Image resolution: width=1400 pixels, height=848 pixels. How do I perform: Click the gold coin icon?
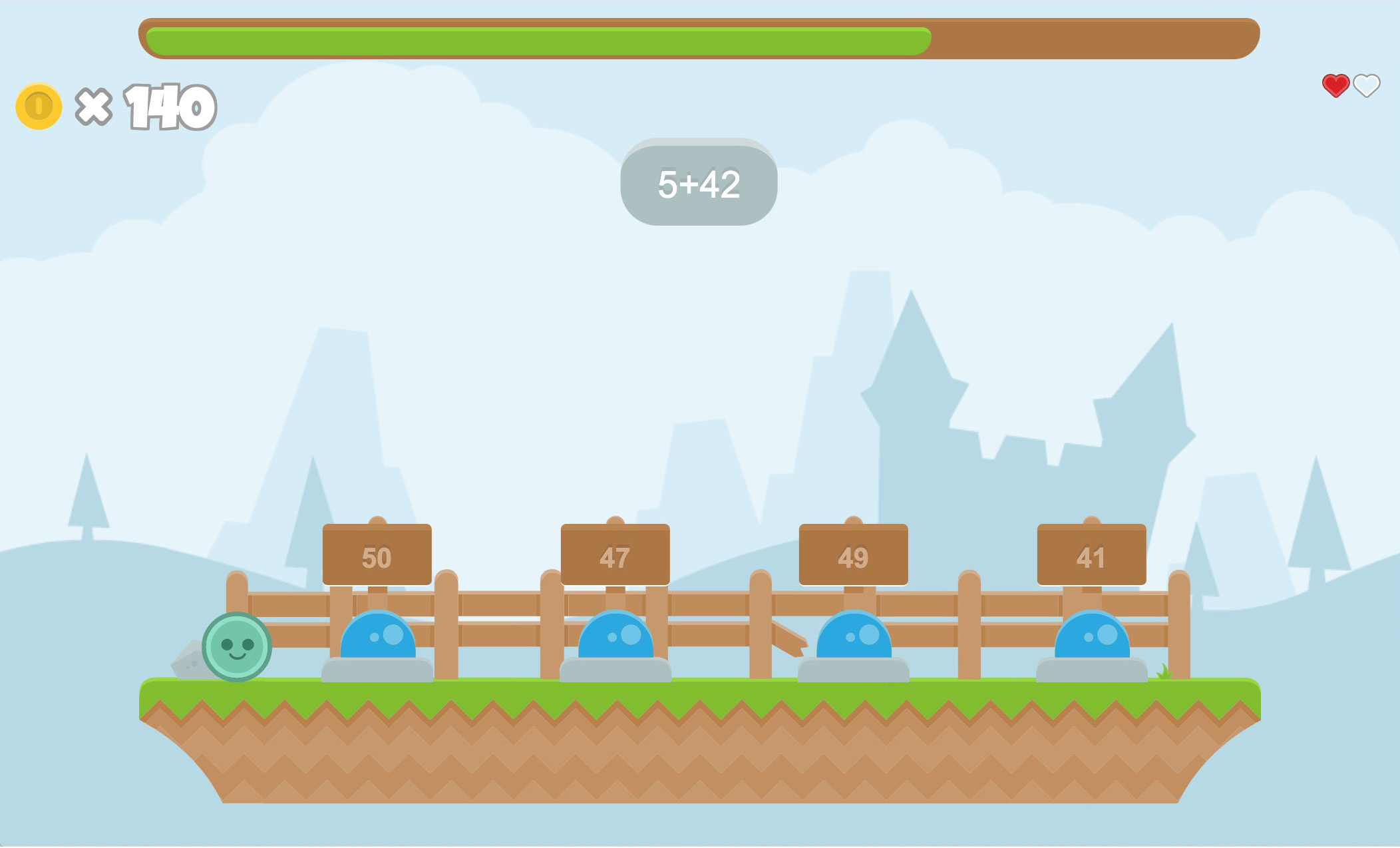39,105
